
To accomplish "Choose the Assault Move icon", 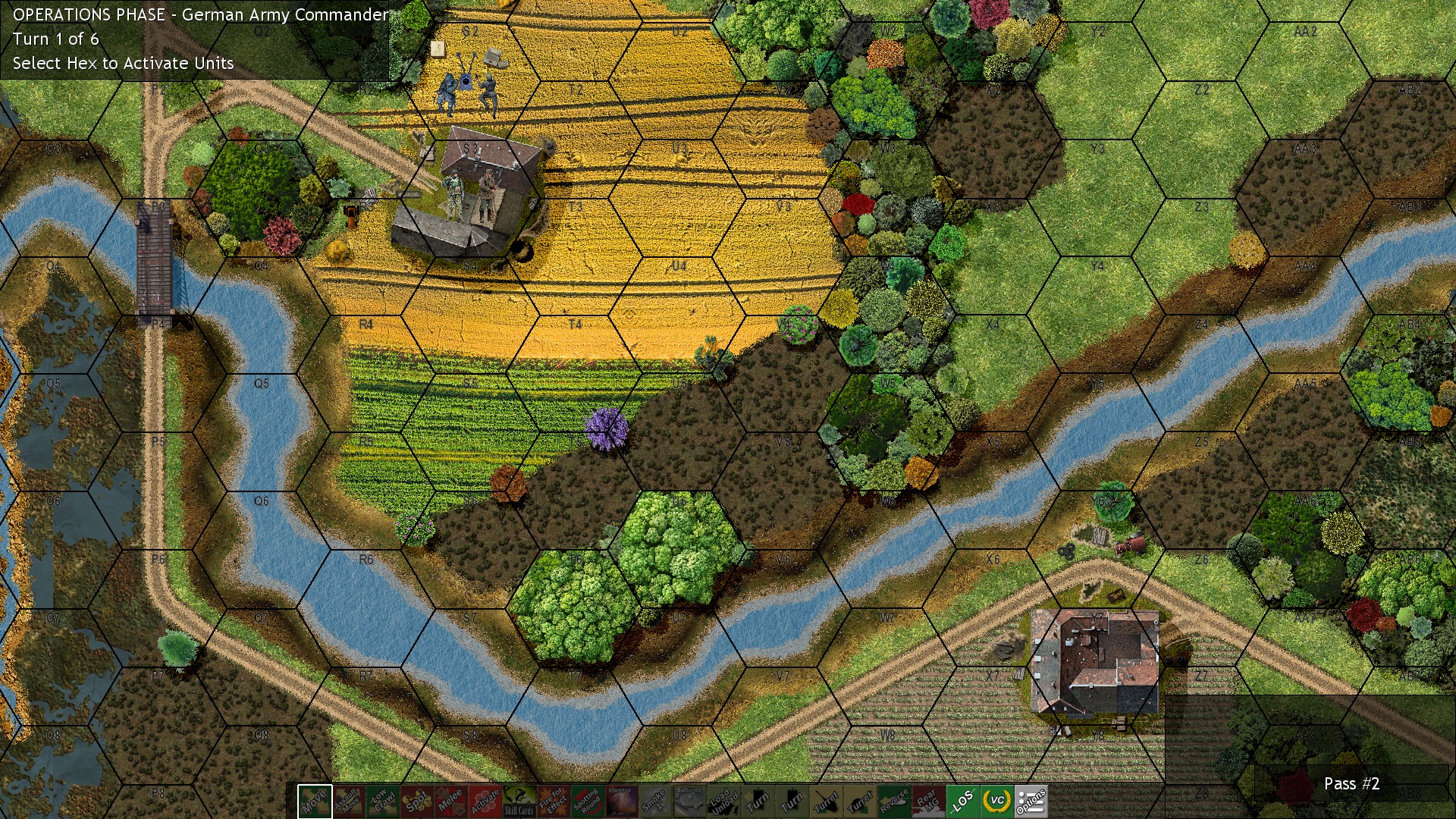I will point(350,802).
